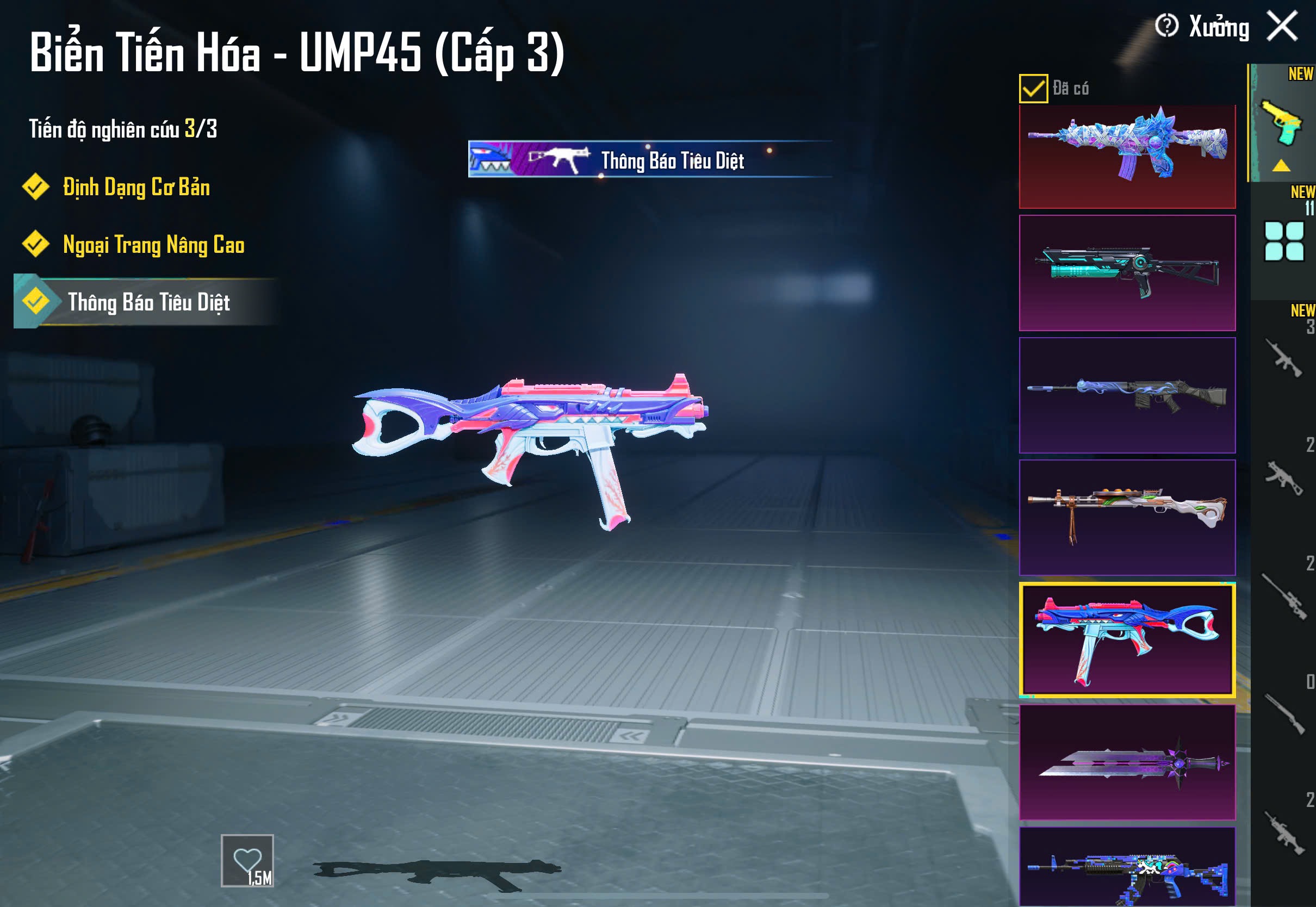Select the "Ngoại Trang Nâng Cao" level
Viewport: 1316px width, 907px height.
[153, 245]
